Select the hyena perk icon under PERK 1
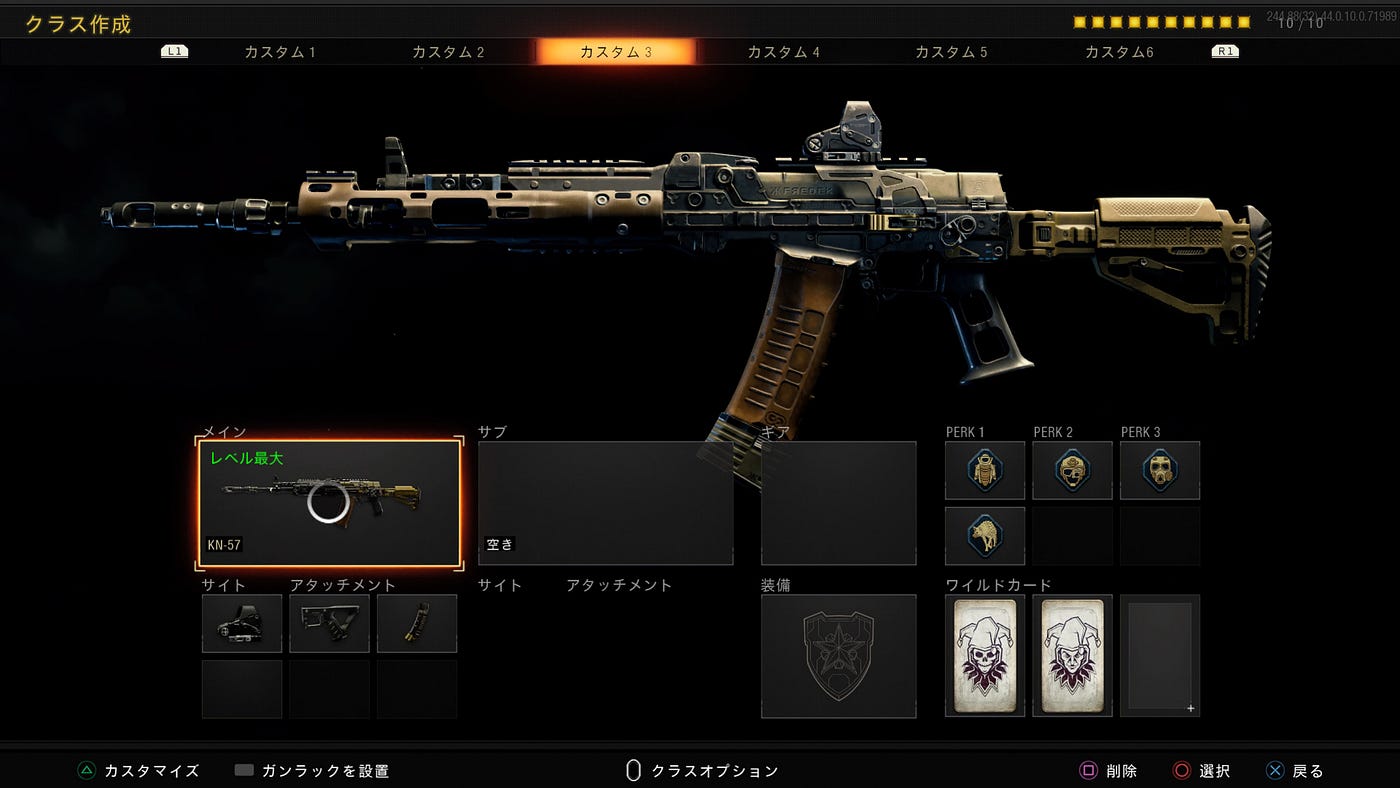Screen dimensions: 1400x788 pyautogui.click(x=983, y=535)
